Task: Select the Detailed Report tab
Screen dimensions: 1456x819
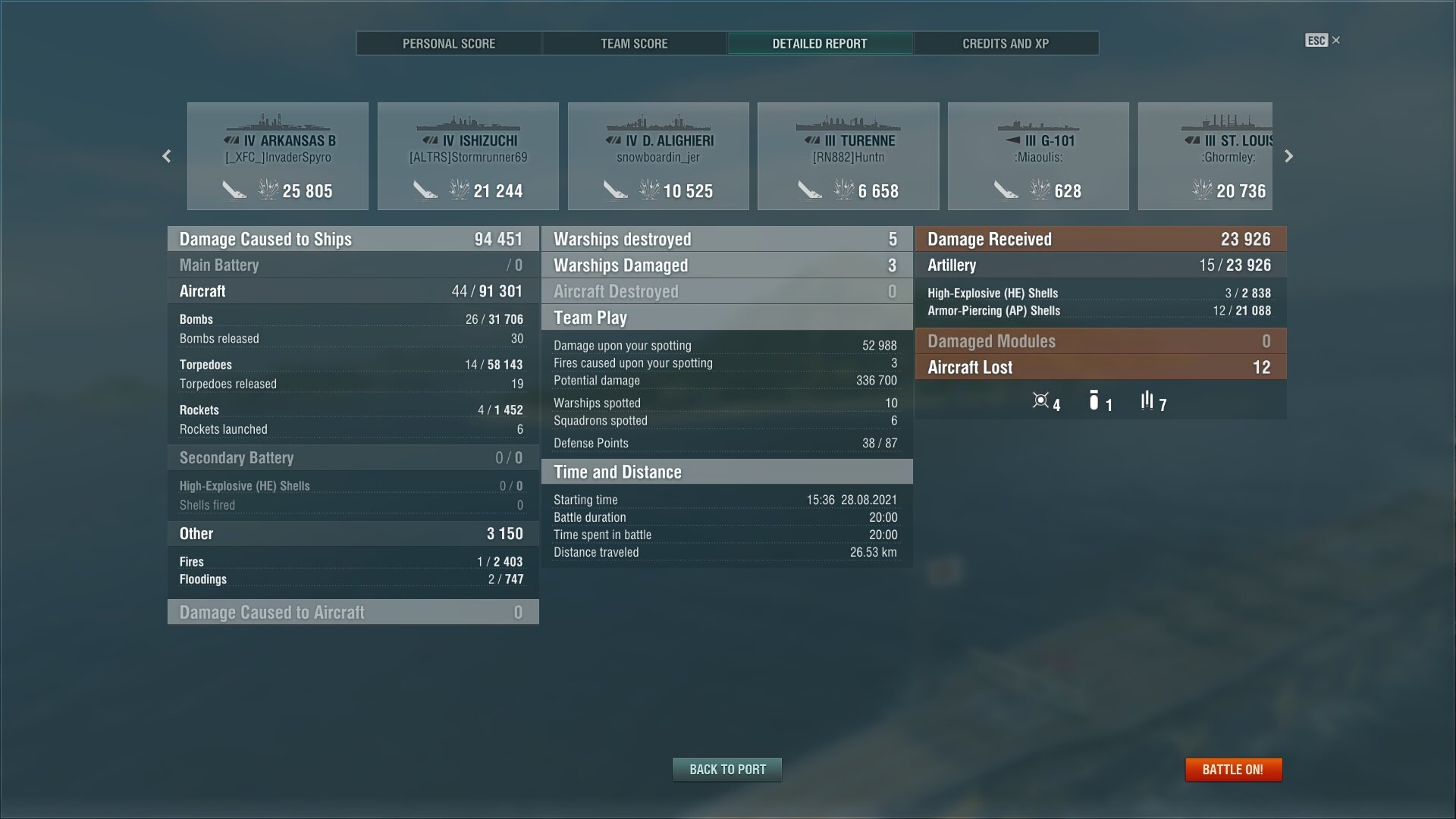Action: (820, 43)
